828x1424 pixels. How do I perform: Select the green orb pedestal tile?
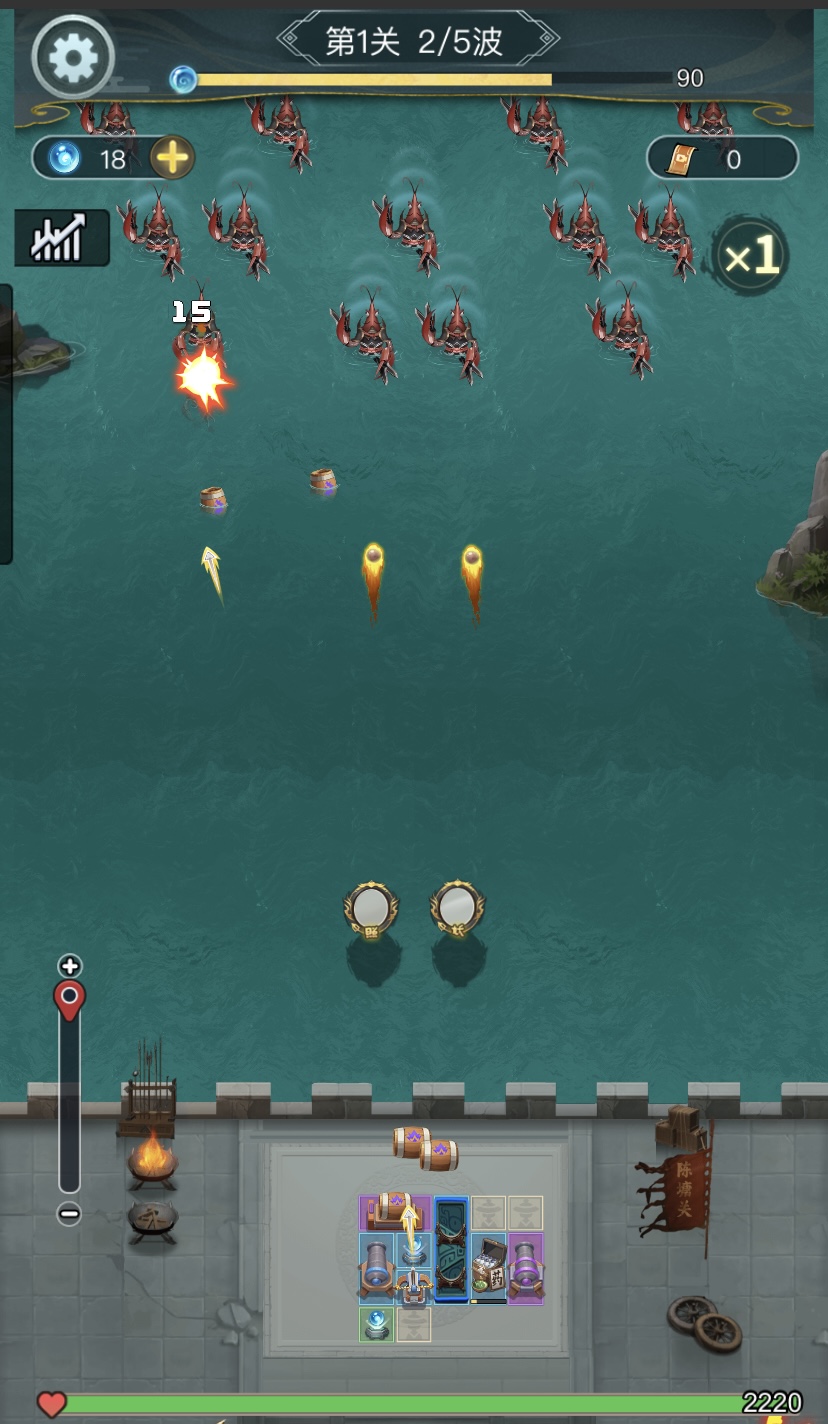pos(377,1324)
